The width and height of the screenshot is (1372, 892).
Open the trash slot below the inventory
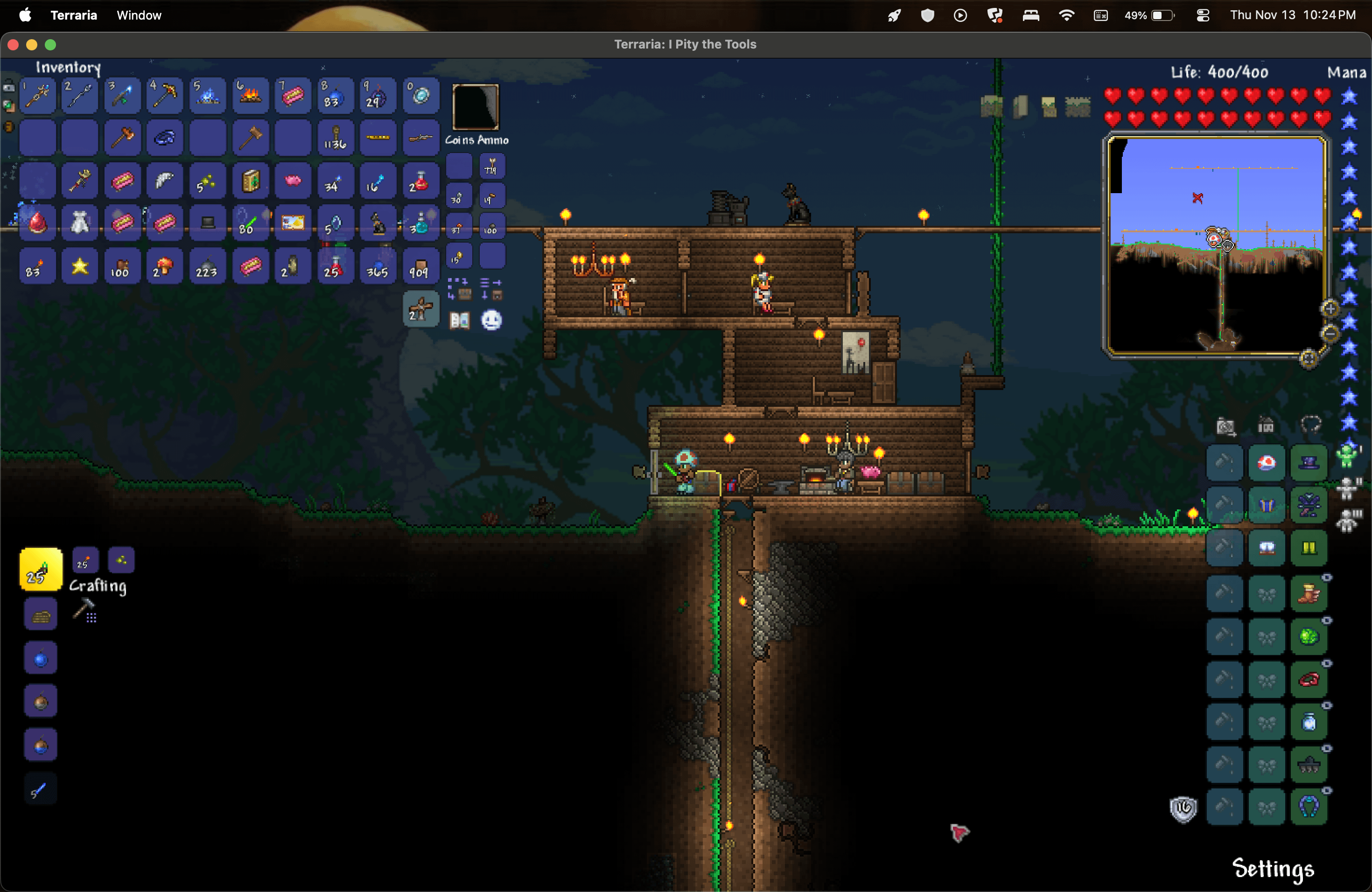(x=421, y=309)
